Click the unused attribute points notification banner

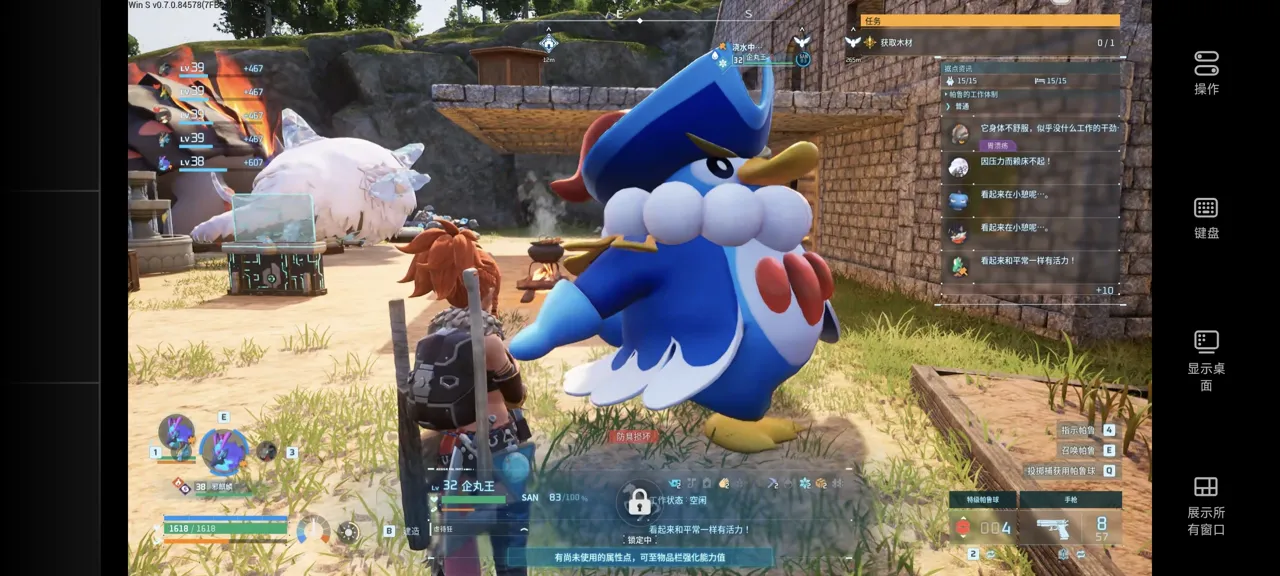(x=640, y=557)
